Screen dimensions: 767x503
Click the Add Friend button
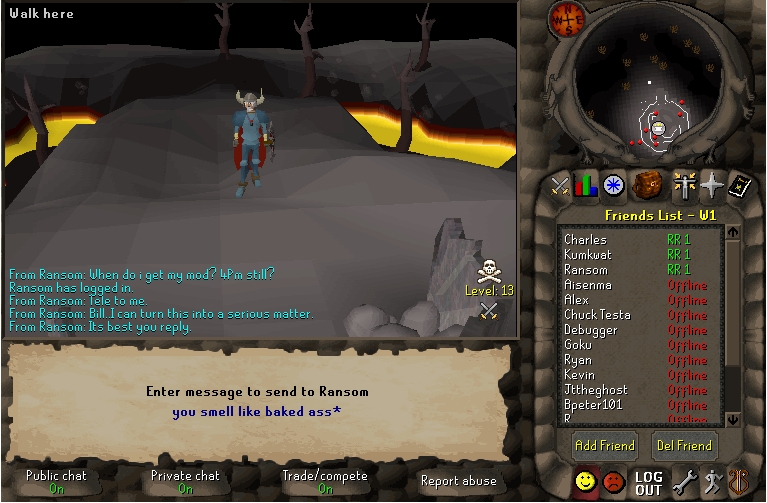[x=604, y=445]
